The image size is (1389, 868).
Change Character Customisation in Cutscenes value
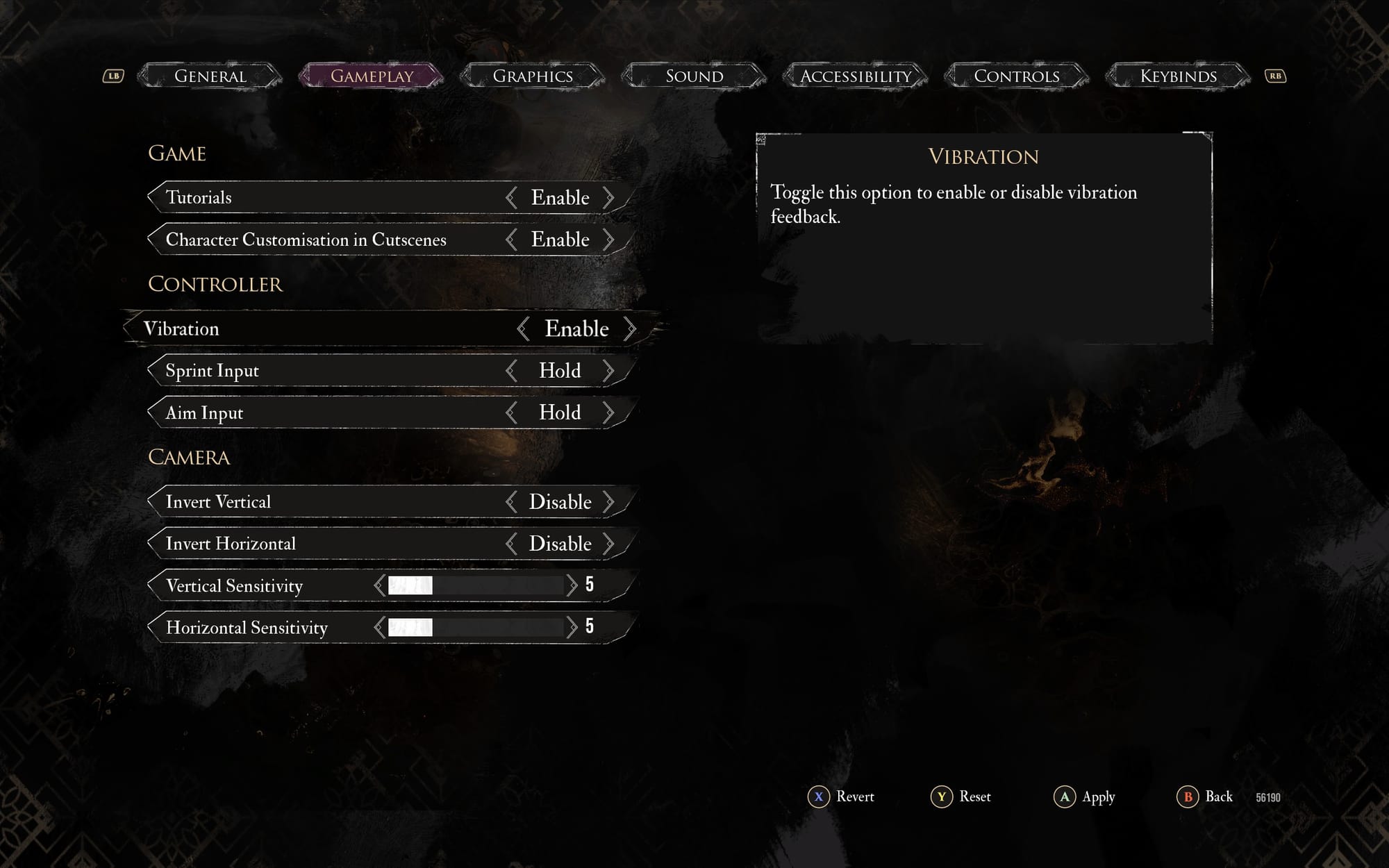pos(610,239)
